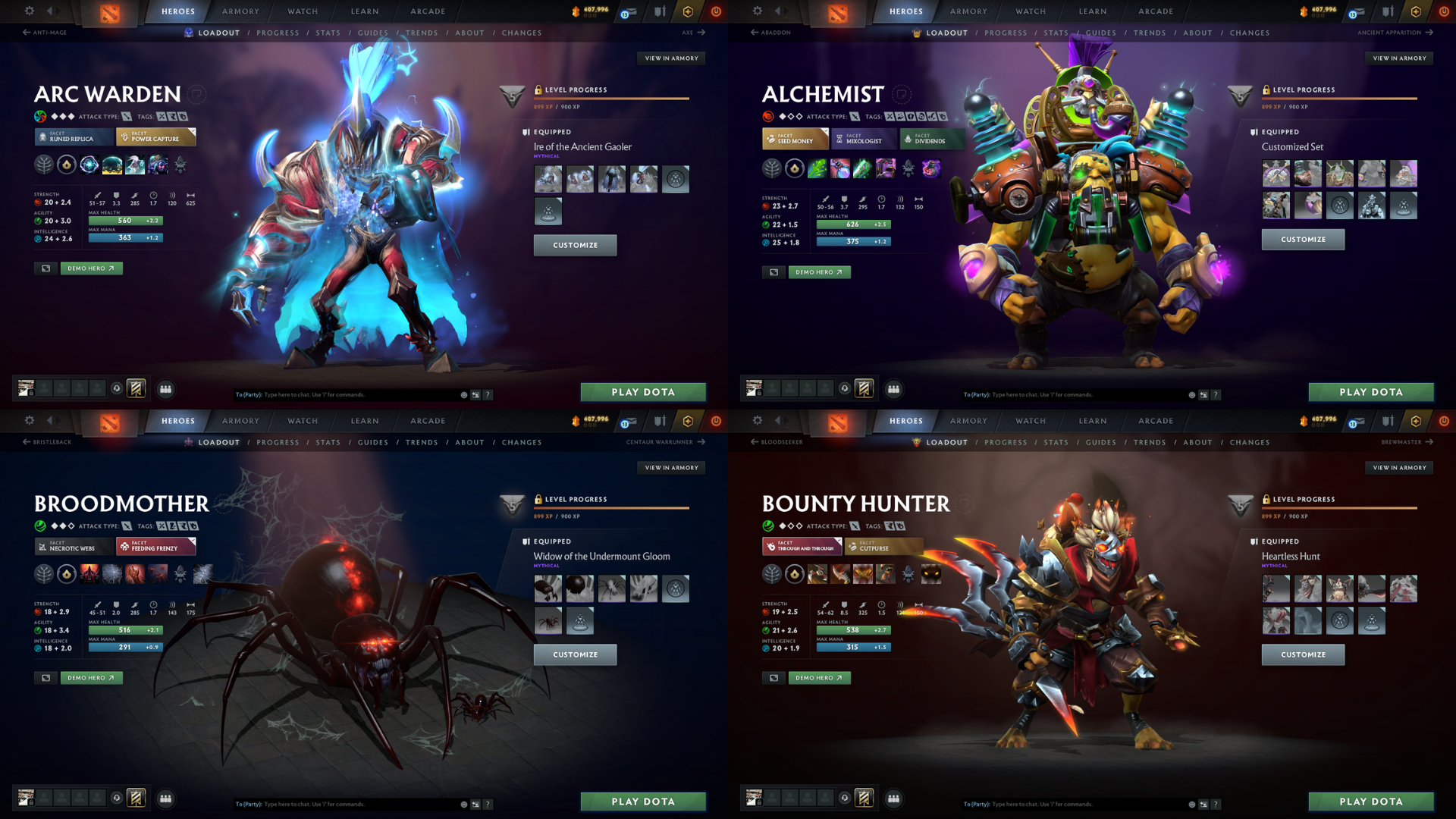This screenshot has width=1456, height=819.
Task: Click Arc Warden's level progress XP bar
Action: click(x=612, y=99)
